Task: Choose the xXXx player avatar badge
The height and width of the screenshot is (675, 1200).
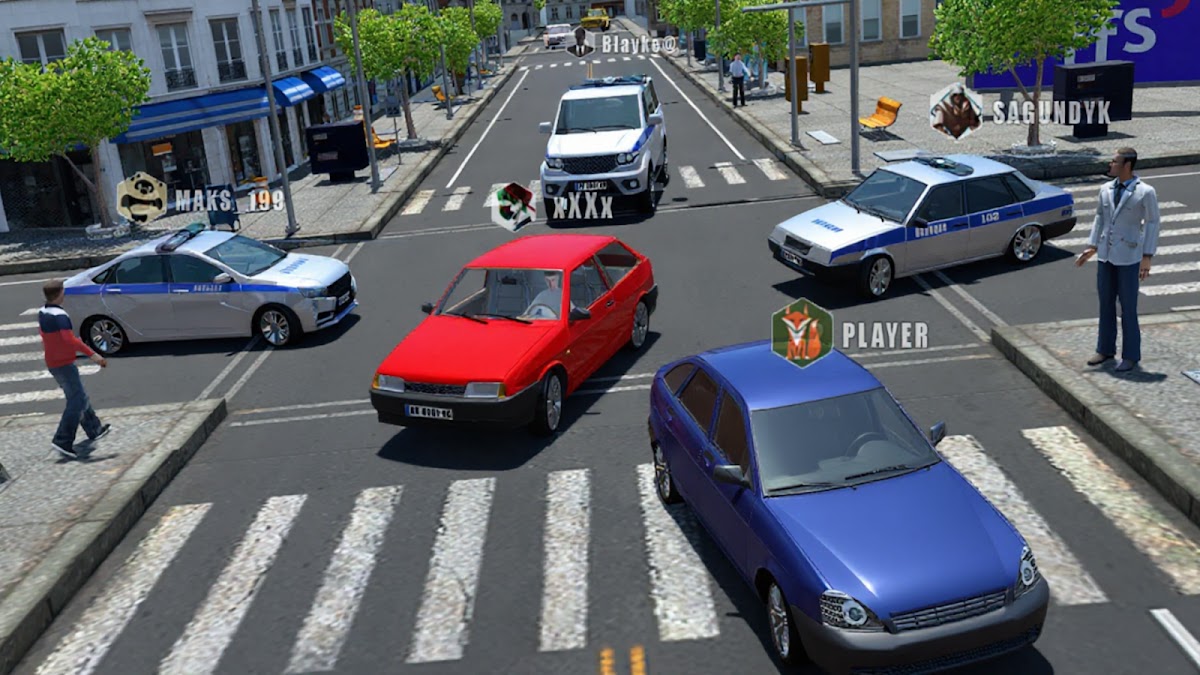Action: point(514,206)
